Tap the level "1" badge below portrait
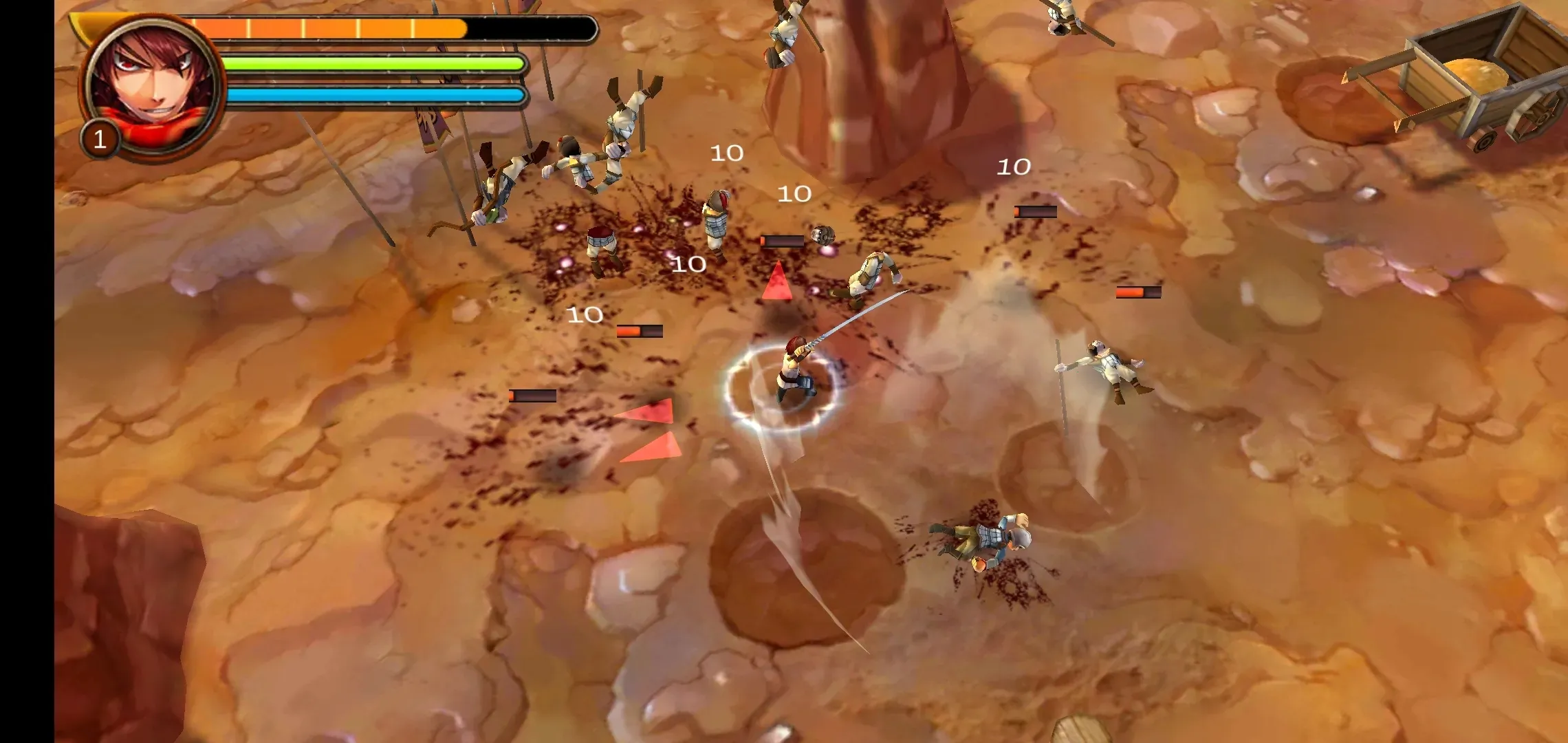The height and width of the screenshot is (743, 1568). point(101,138)
